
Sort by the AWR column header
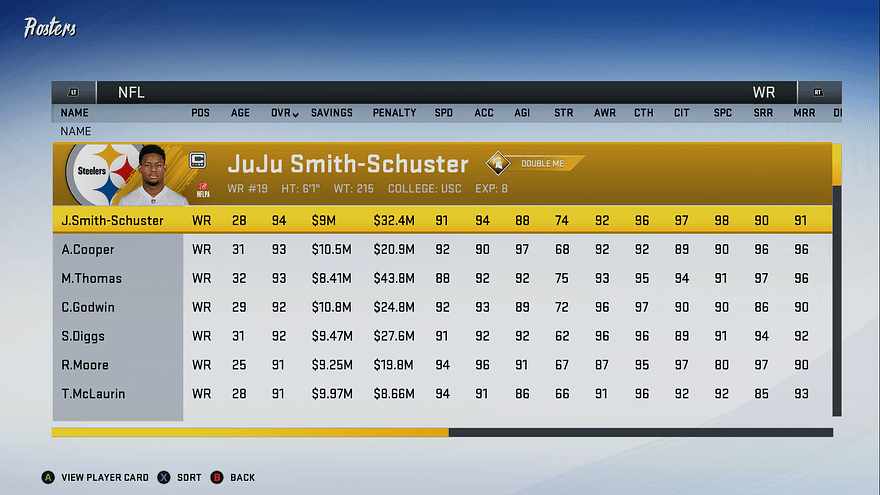604,113
